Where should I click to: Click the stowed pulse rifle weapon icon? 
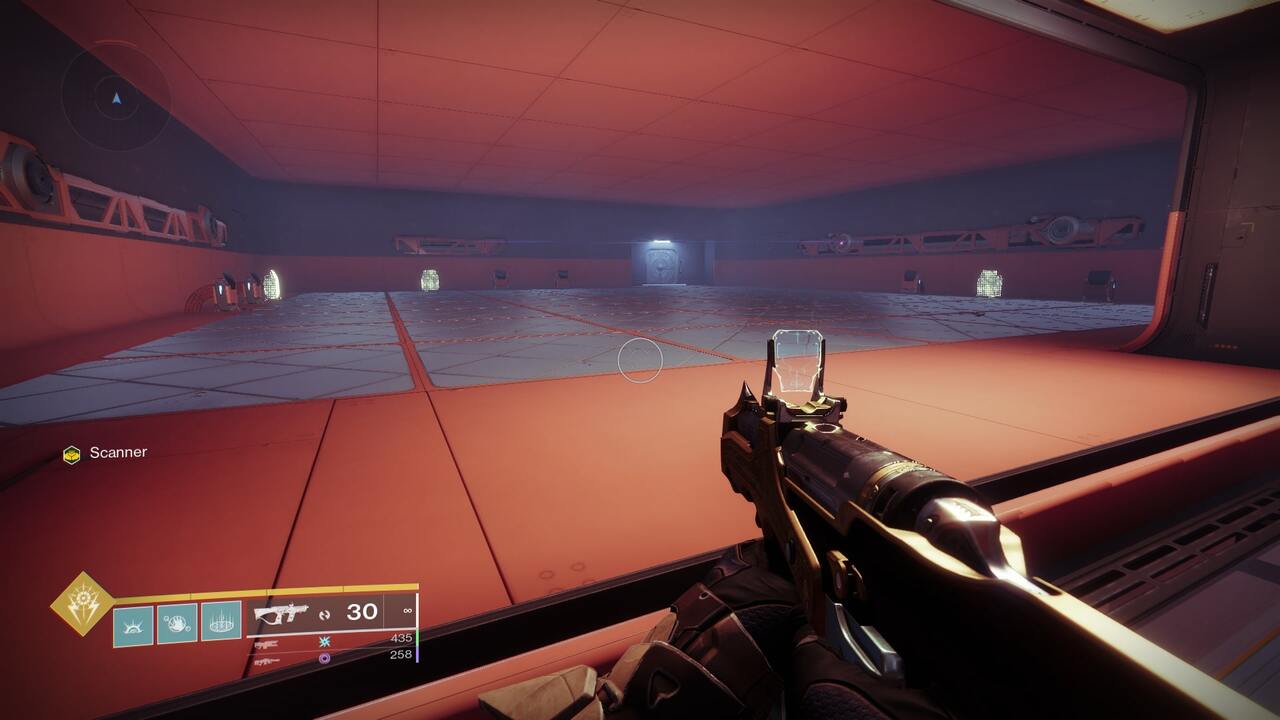pyautogui.click(x=267, y=644)
